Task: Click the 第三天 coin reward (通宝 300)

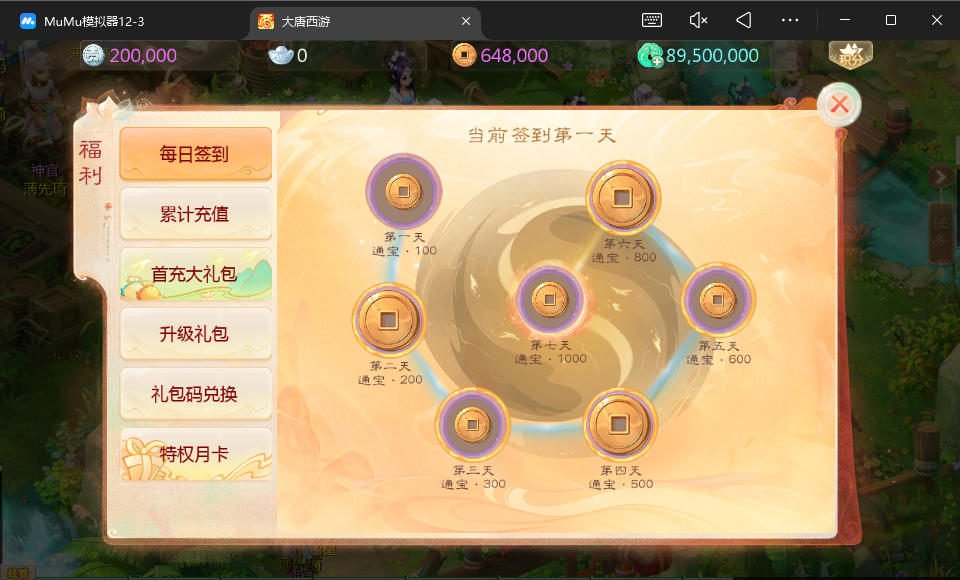Action: [x=472, y=424]
